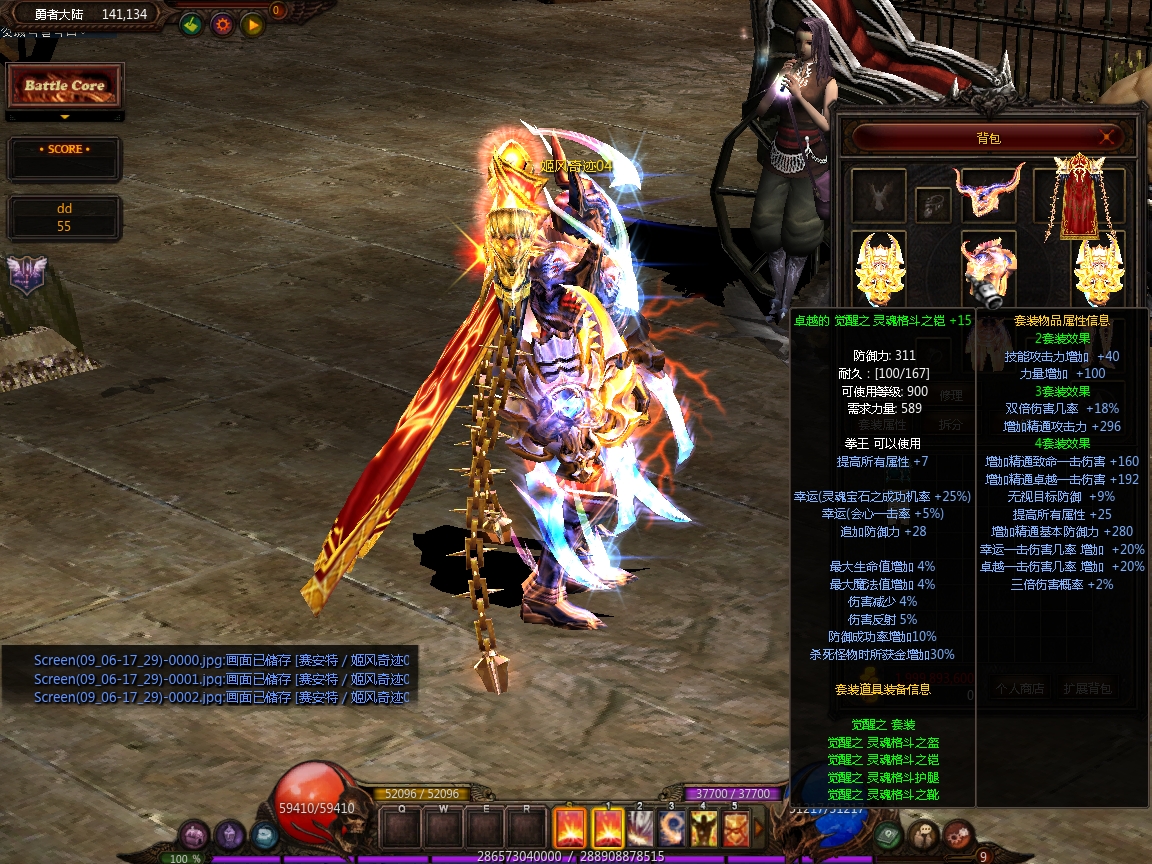Activate the orange skill in slot 5
The height and width of the screenshot is (864, 1152).
pyautogui.click(x=736, y=829)
